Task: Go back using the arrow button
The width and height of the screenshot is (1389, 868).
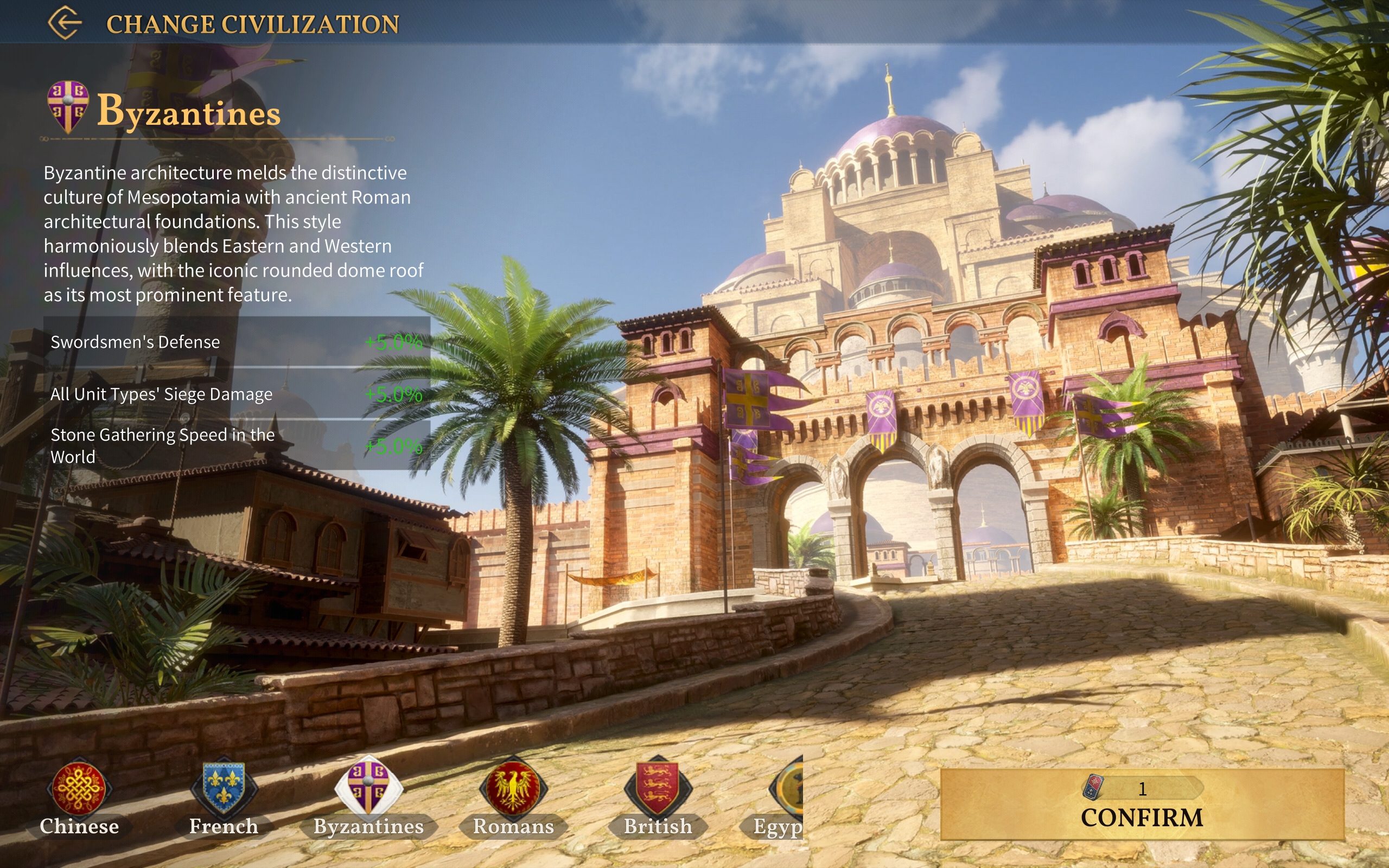Action: pyautogui.click(x=65, y=23)
